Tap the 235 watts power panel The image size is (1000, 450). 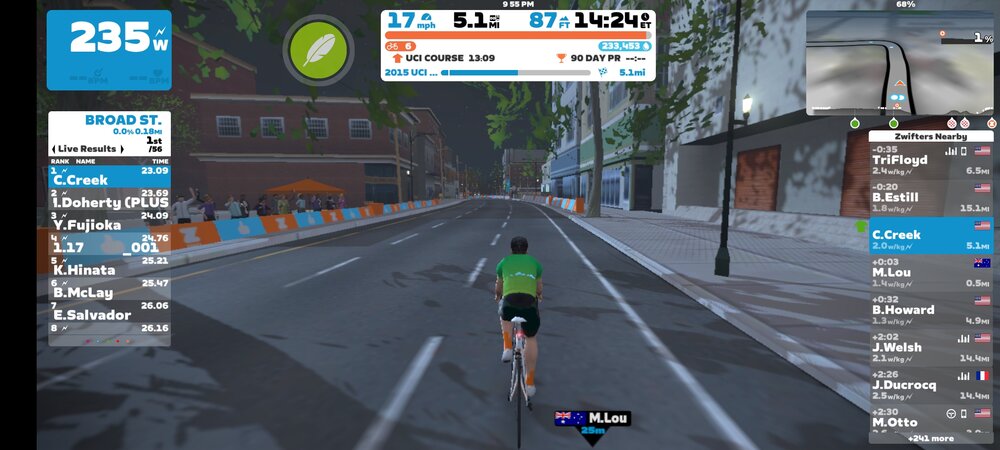(x=108, y=49)
